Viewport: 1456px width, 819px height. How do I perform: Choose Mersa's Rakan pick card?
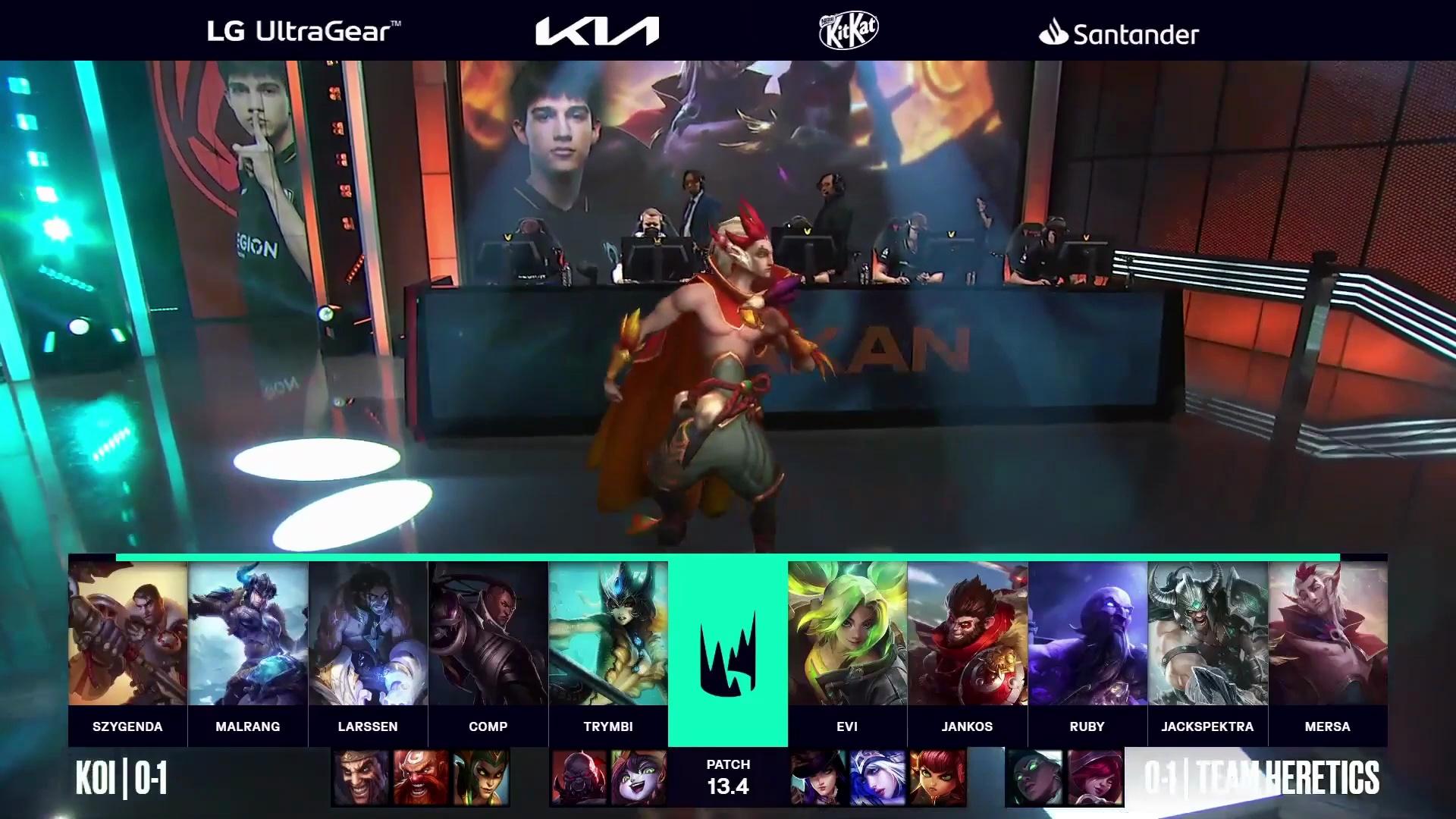(1327, 634)
